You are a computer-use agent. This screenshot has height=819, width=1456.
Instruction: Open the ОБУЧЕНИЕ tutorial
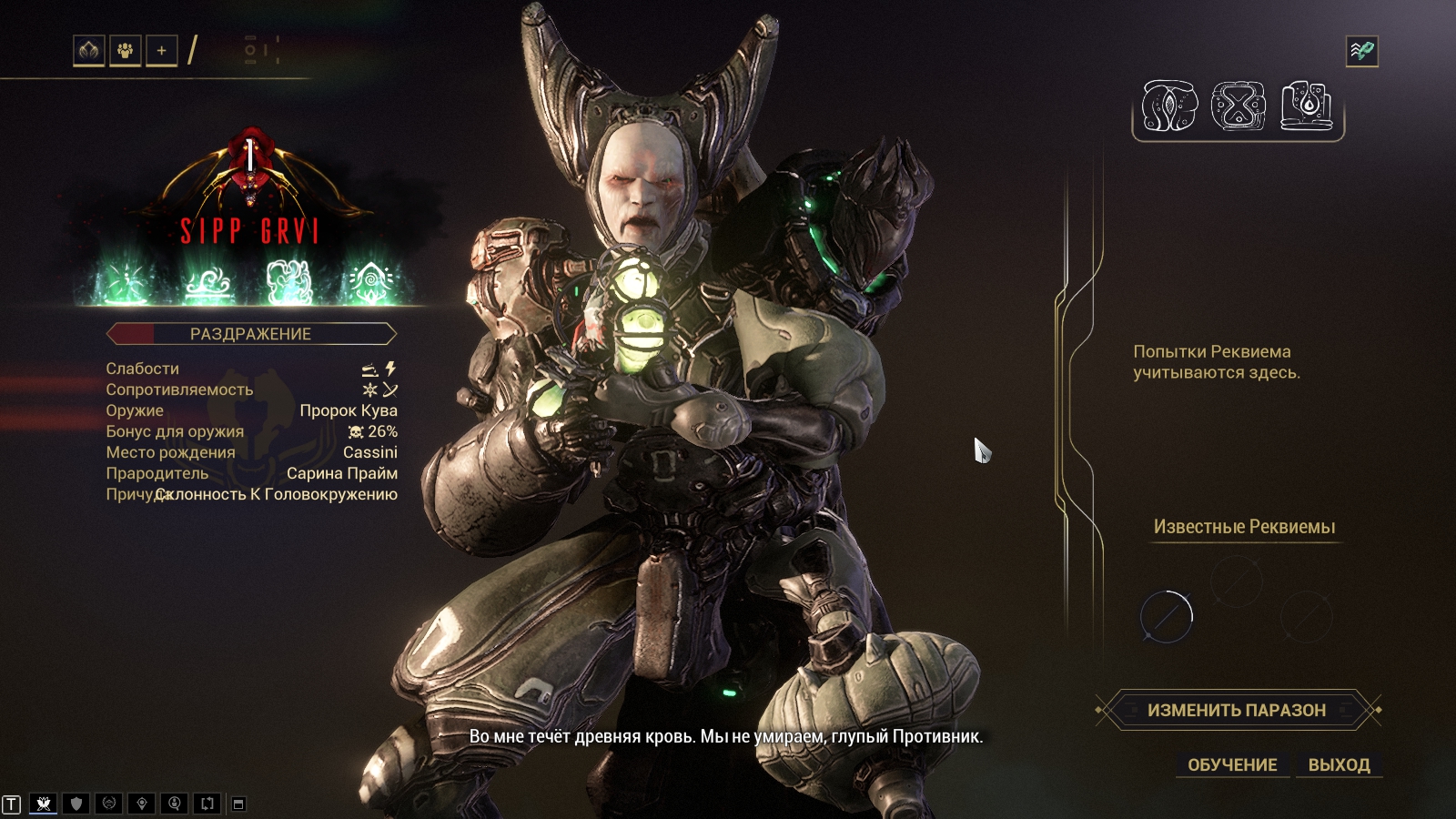1232,765
